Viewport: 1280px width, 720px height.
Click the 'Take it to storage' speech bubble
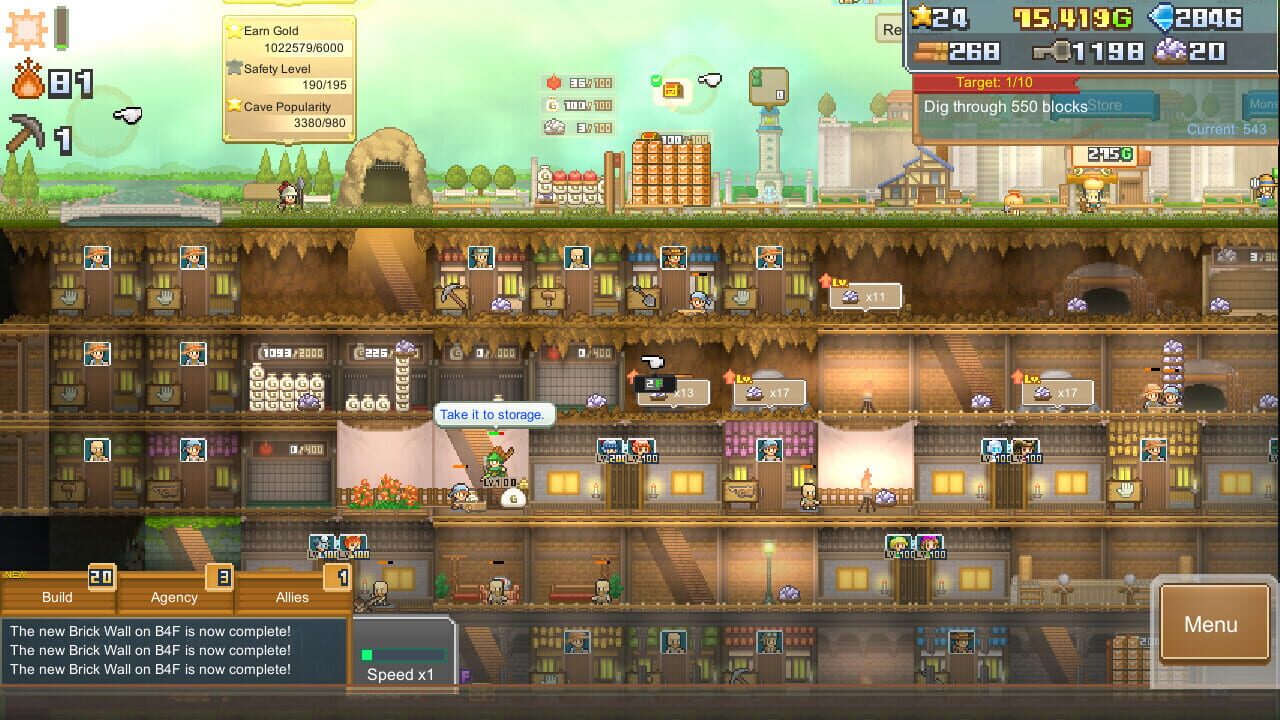(x=494, y=414)
